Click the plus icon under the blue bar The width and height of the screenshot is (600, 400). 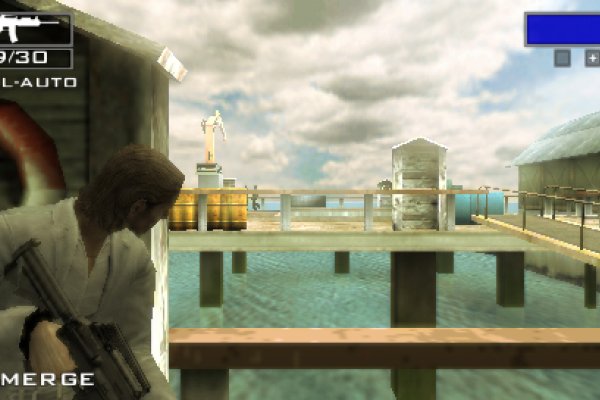(591, 58)
